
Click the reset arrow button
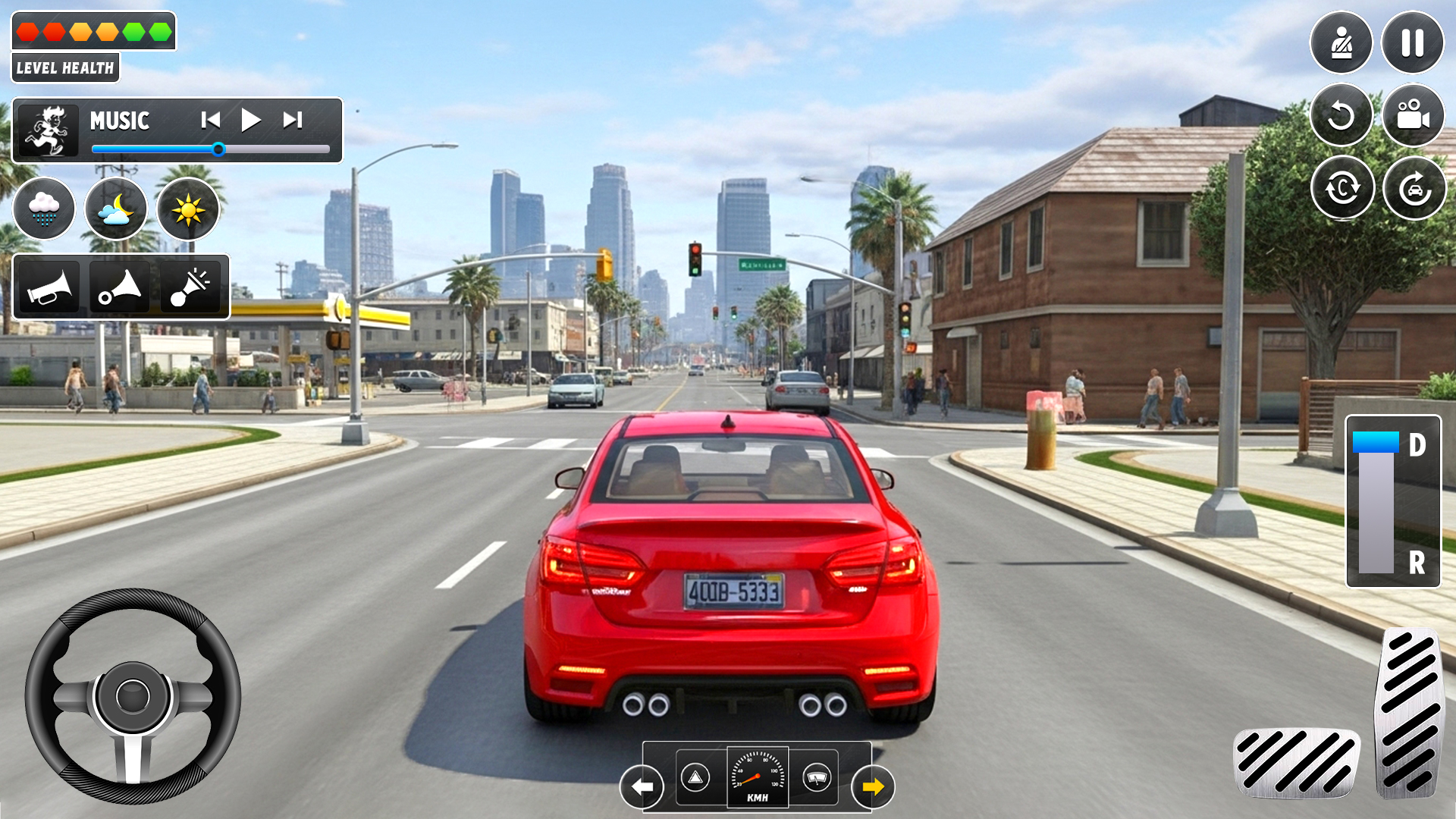coord(1341,116)
